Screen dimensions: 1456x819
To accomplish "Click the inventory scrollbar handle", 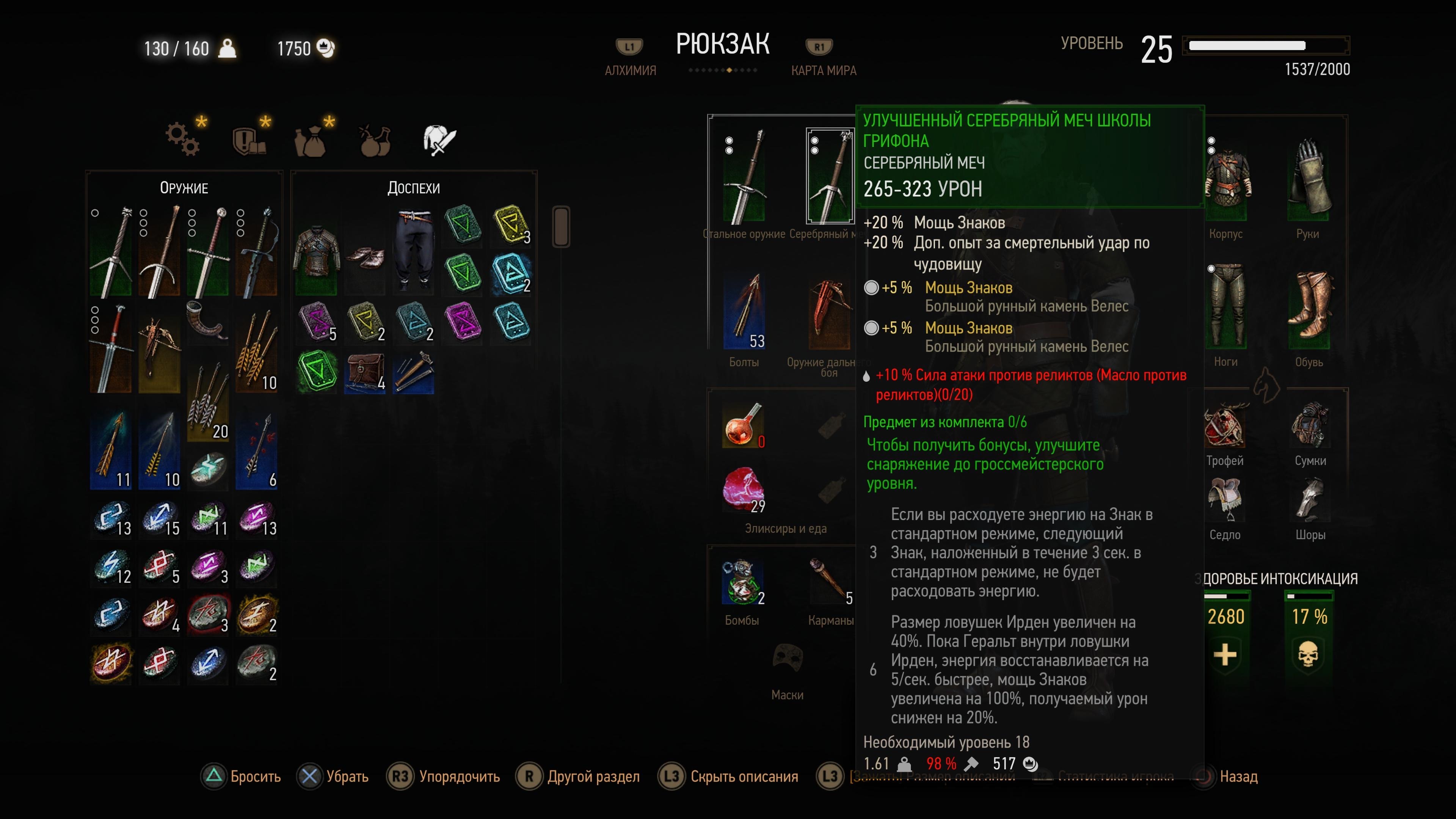I will click(x=561, y=226).
